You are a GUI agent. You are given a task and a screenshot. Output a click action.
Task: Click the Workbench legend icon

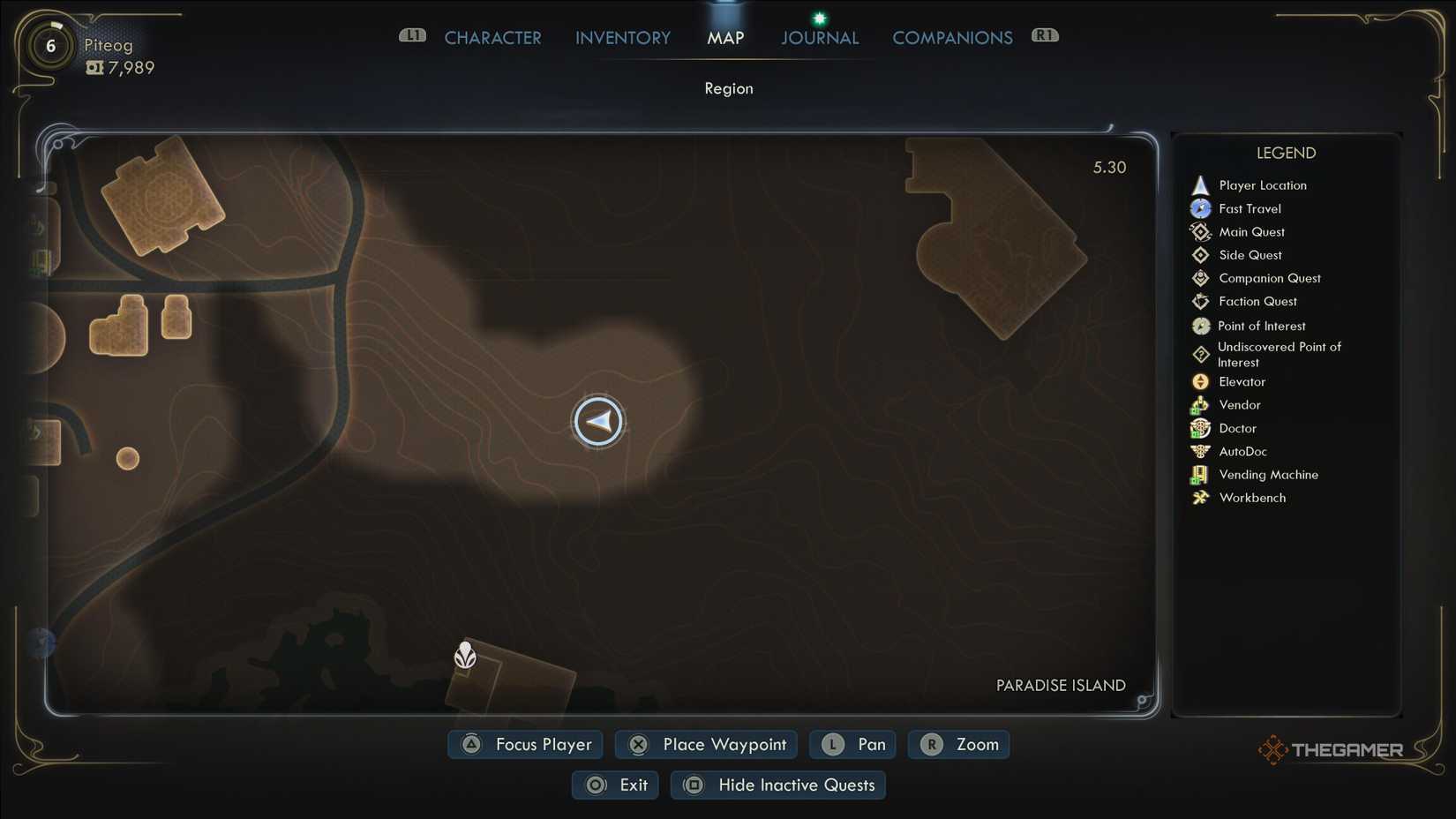(x=1201, y=497)
